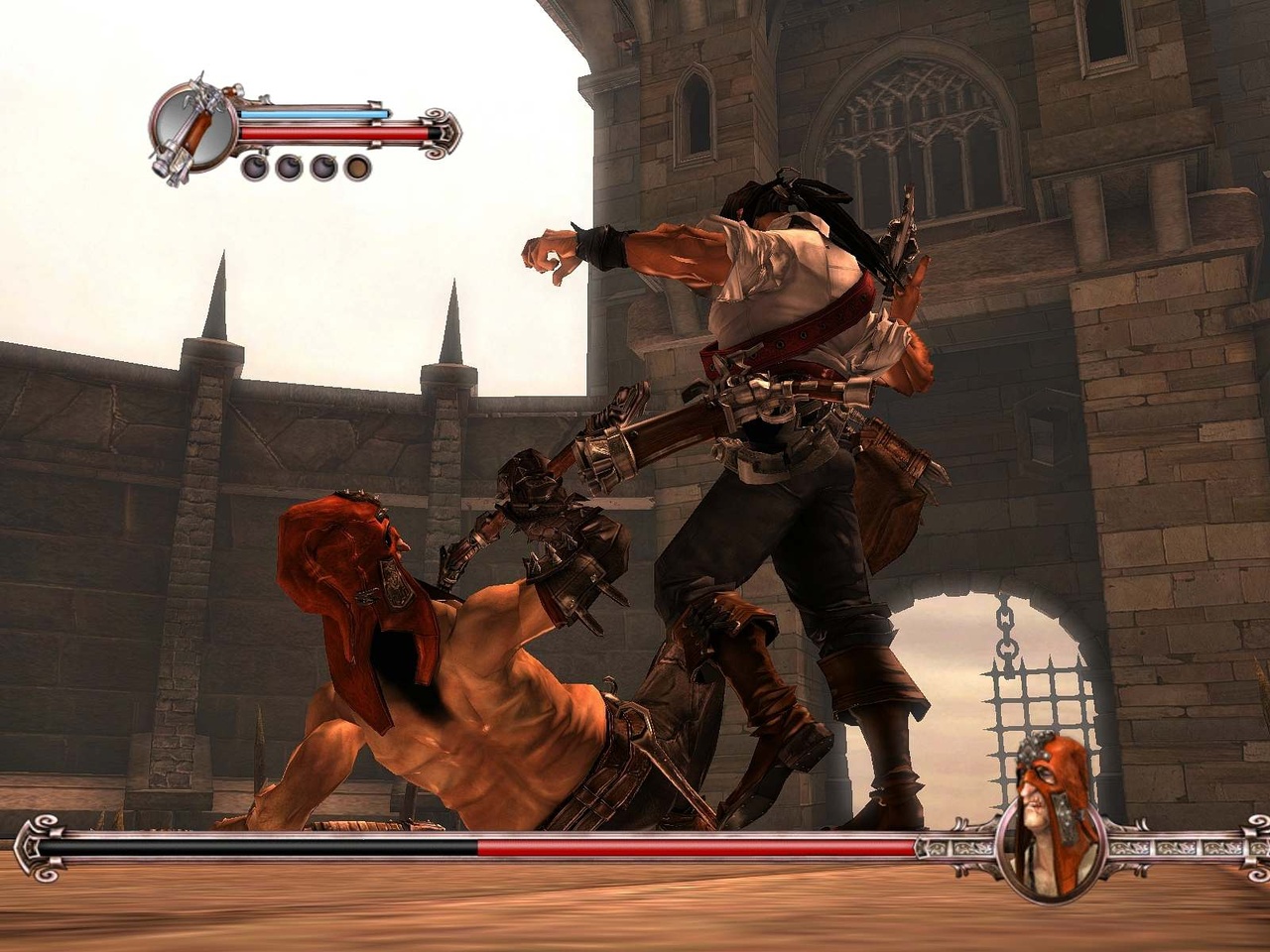Click the ornate scroll end of the player health bar
Screen dimensions: 1270x952
(439, 131)
